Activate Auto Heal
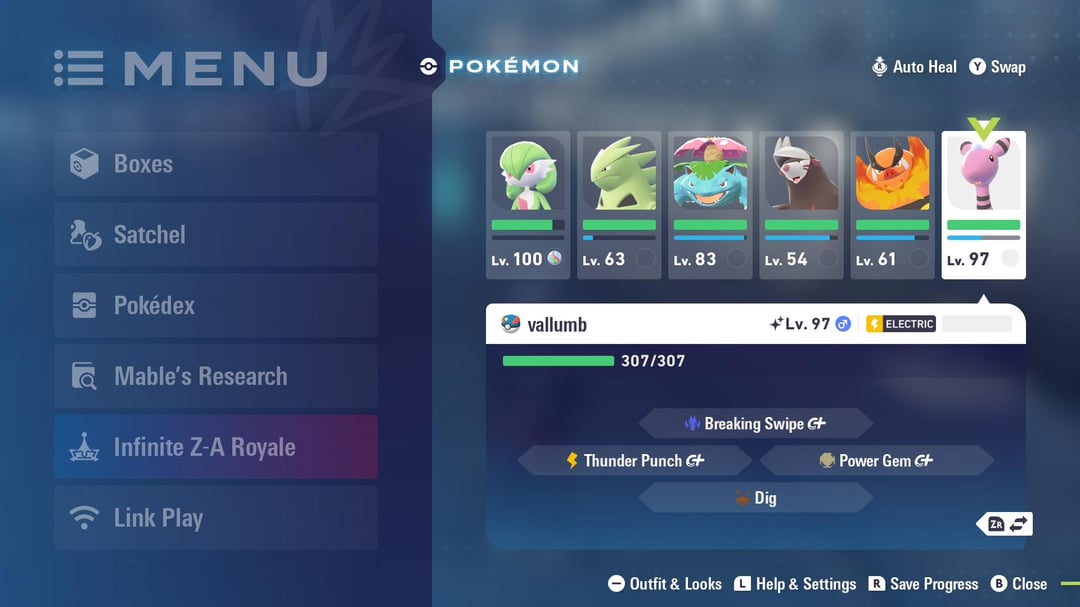The height and width of the screenshot is (607, 1080). [x=914, y=67]
